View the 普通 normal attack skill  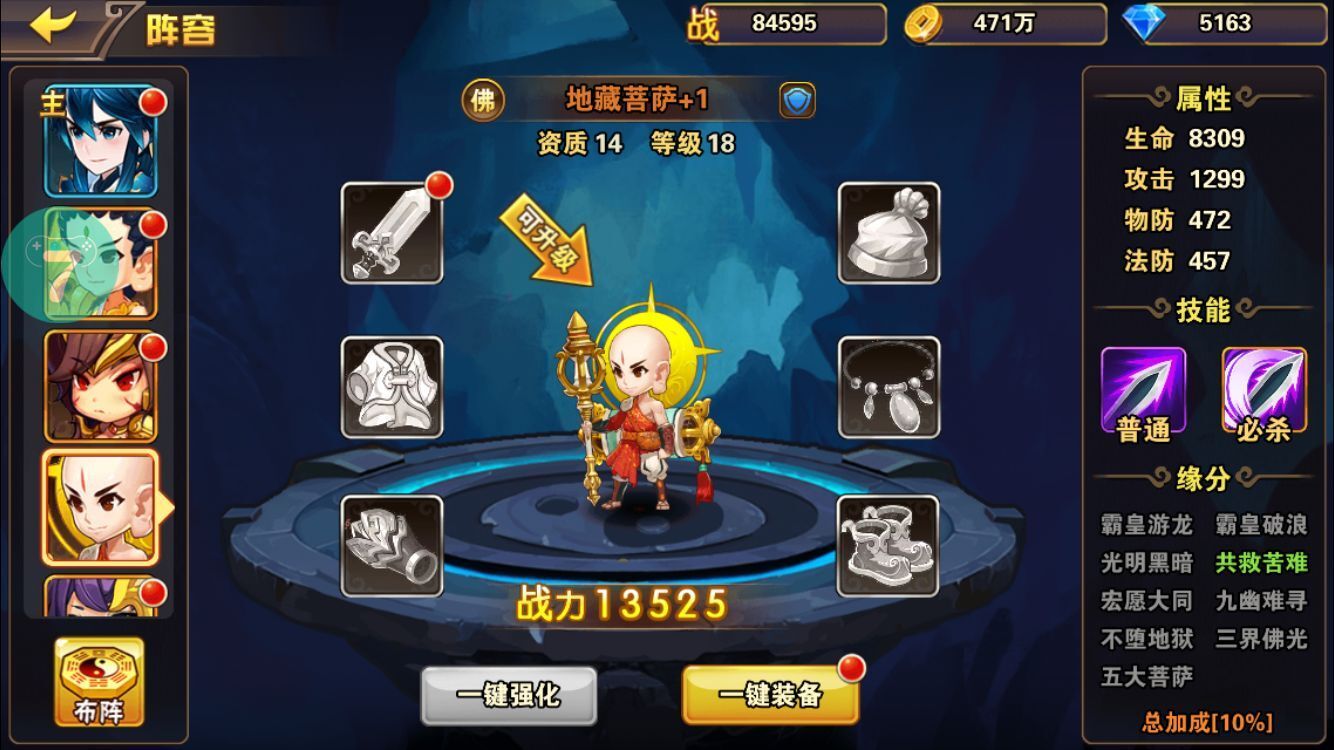[x=1143, y=392]
